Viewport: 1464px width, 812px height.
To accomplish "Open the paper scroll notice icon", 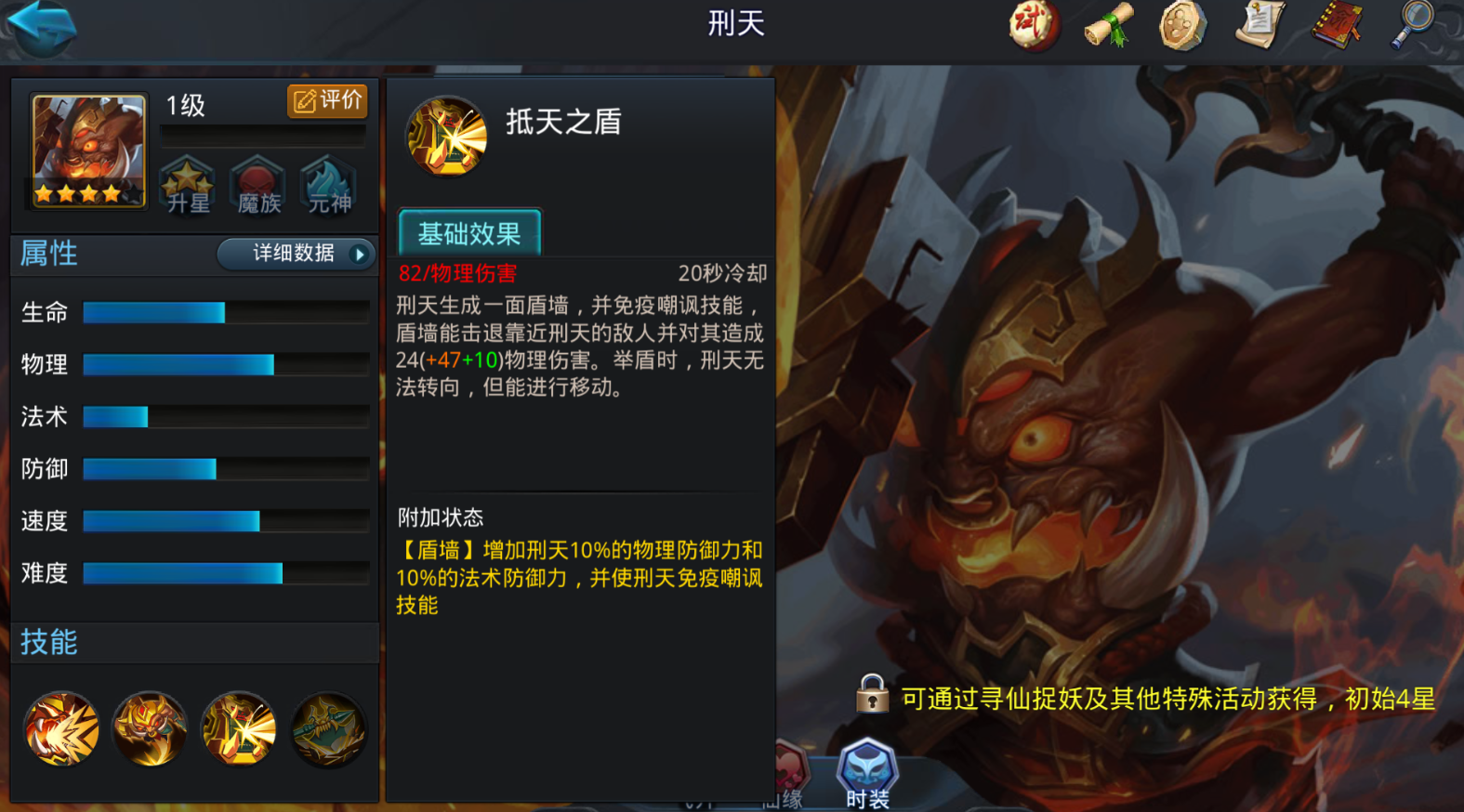I will point(1257,26).
